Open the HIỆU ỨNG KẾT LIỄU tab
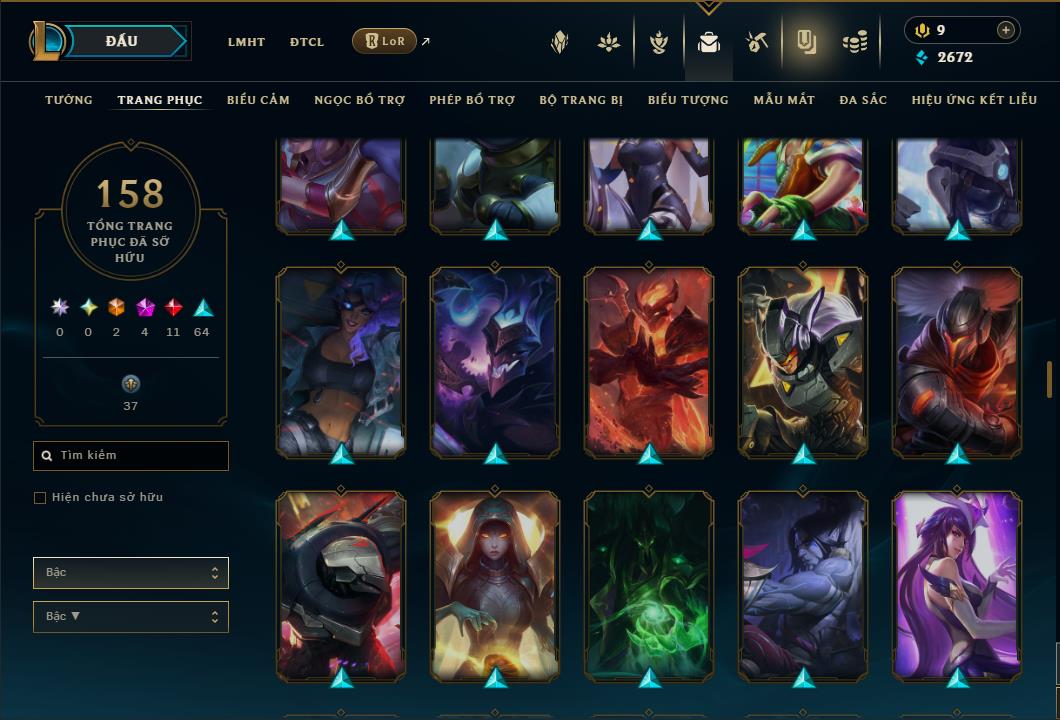 (x=974, y=100)
